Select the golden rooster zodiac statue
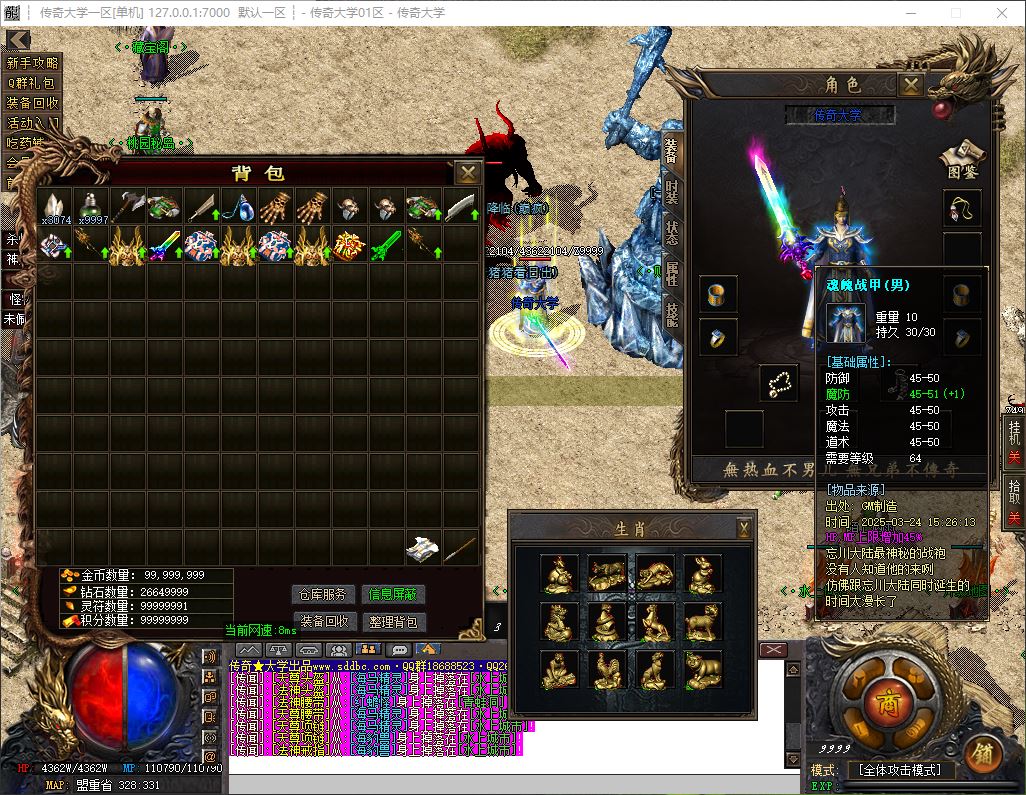 coord(607,670)
